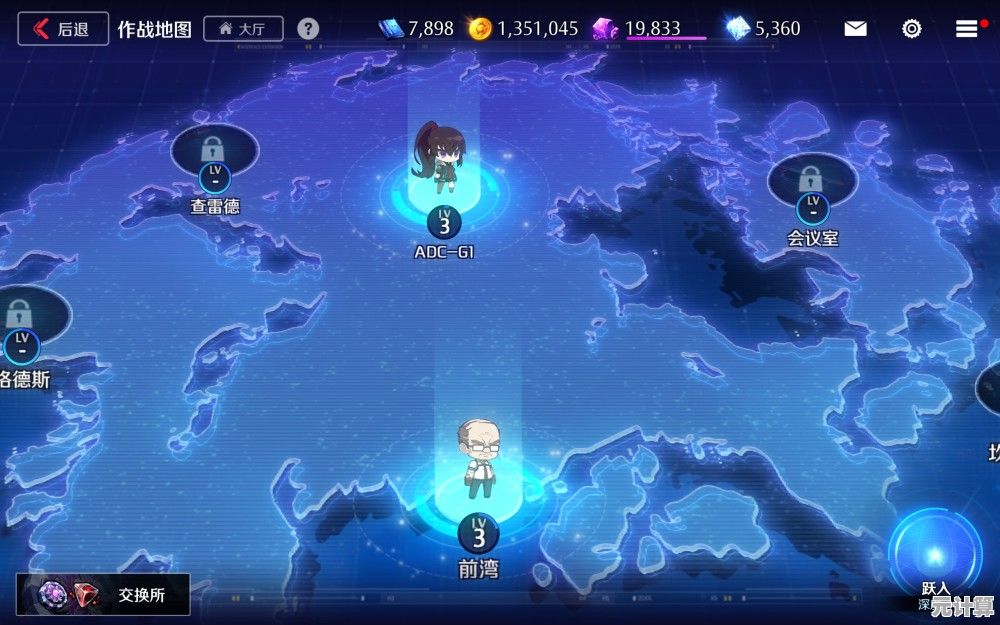Tap the purple crystal currency icon
Viewport: 1000px width, 625px height.
605,29
